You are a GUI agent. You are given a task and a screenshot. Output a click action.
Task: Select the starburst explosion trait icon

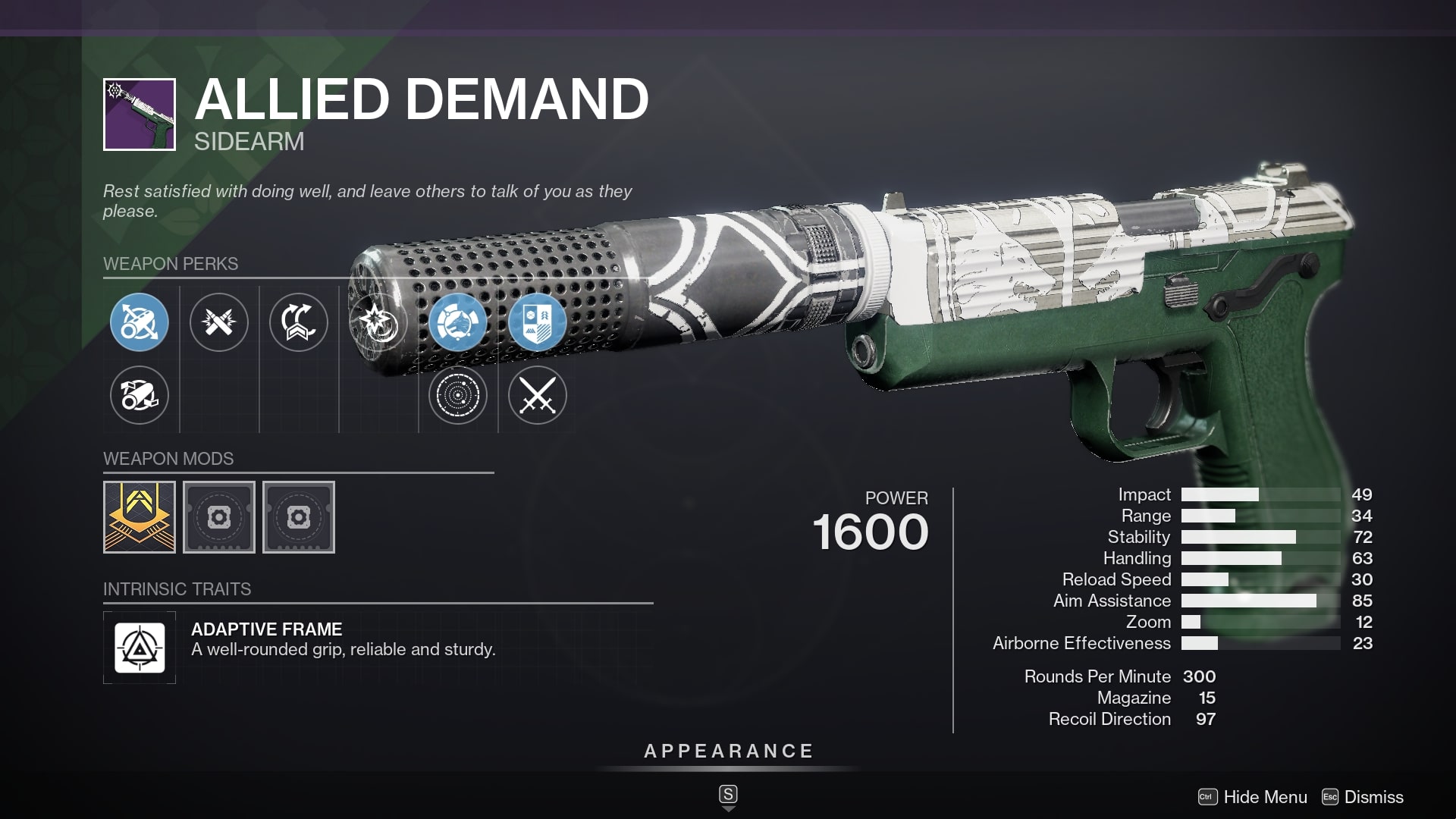tap(378, 322)
